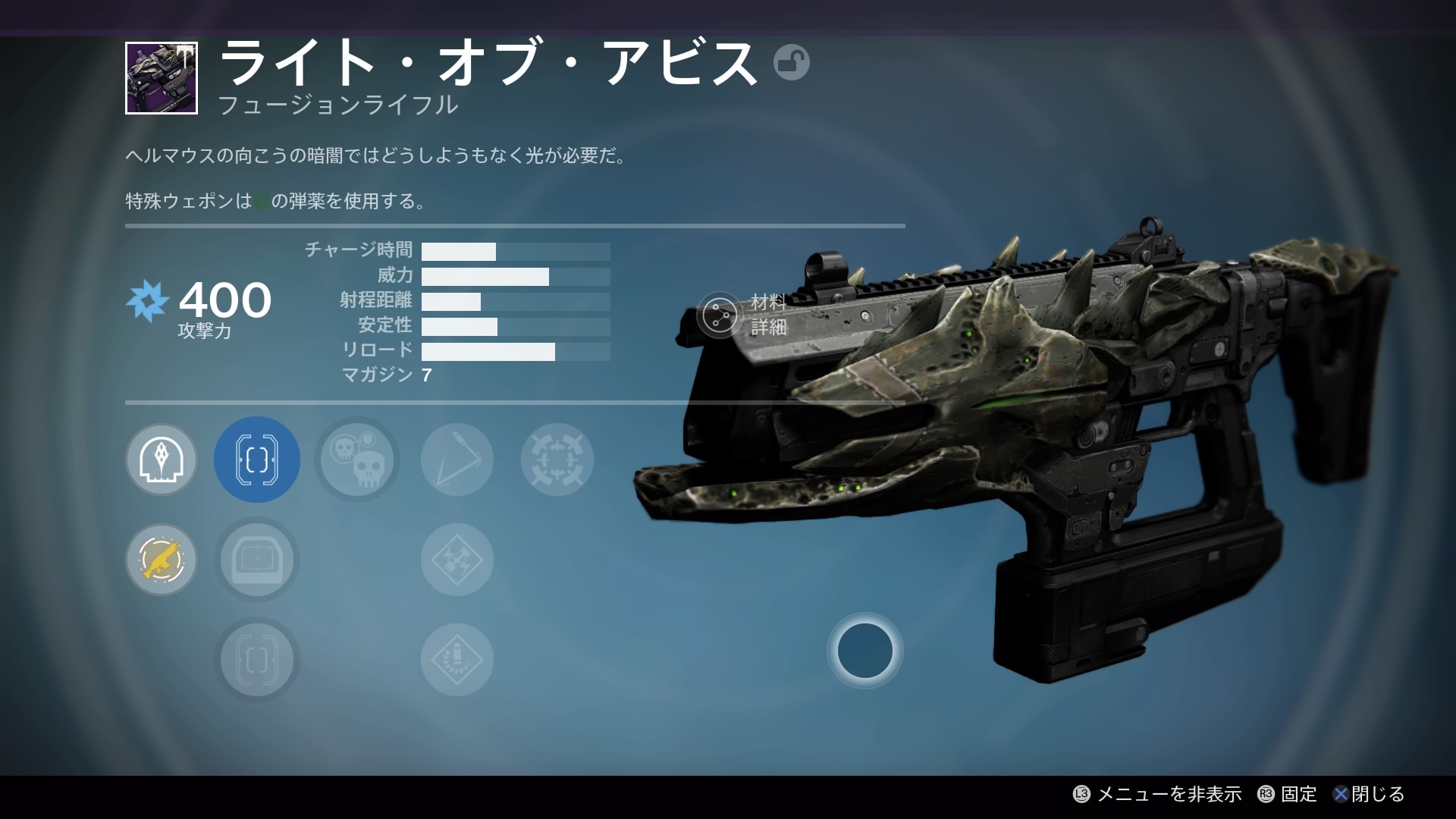The image size is (1456, 819).
Task: Choose the faded bracket sight node
Action: pos(257,660)
